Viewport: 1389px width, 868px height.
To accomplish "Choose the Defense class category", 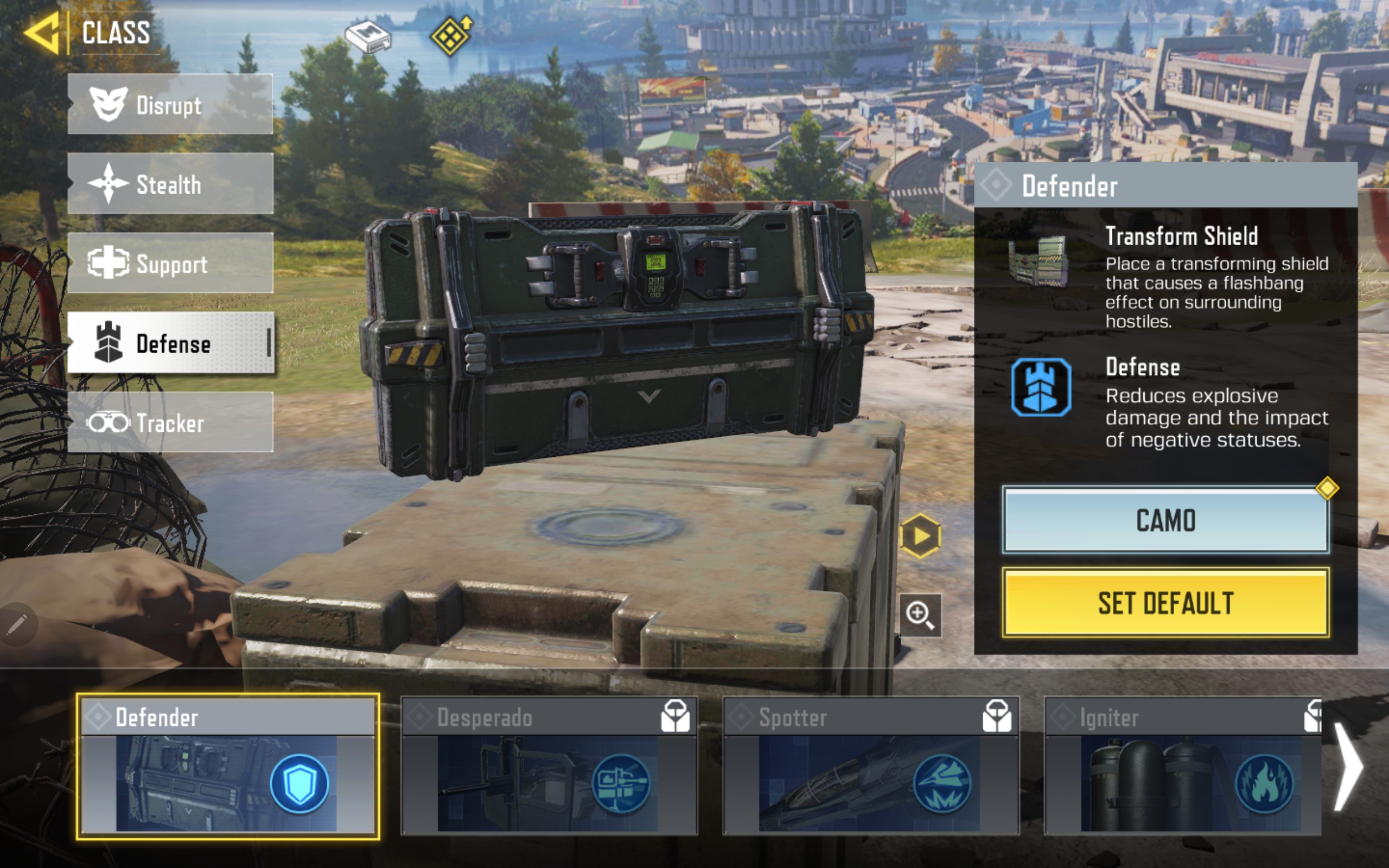I will coord(170,343).
